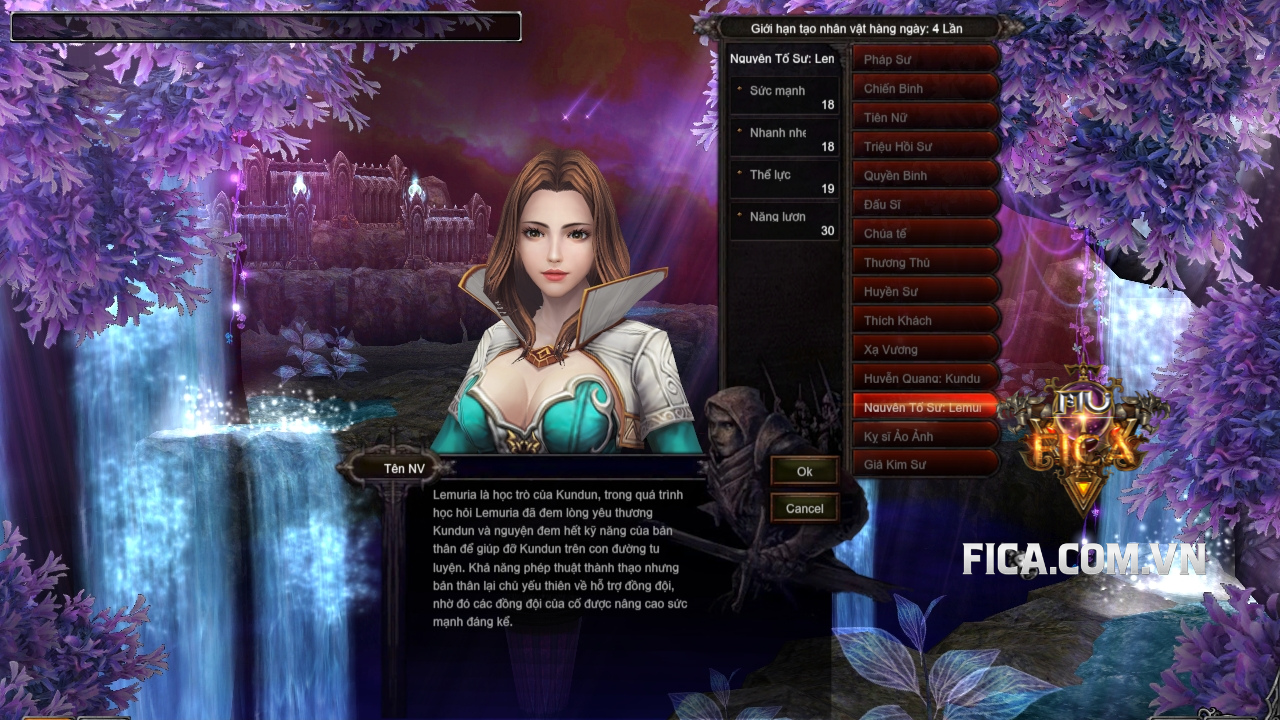Confirm character creation with Ok
This screenshot has height=720, width=1280.
tap(804, 472)
